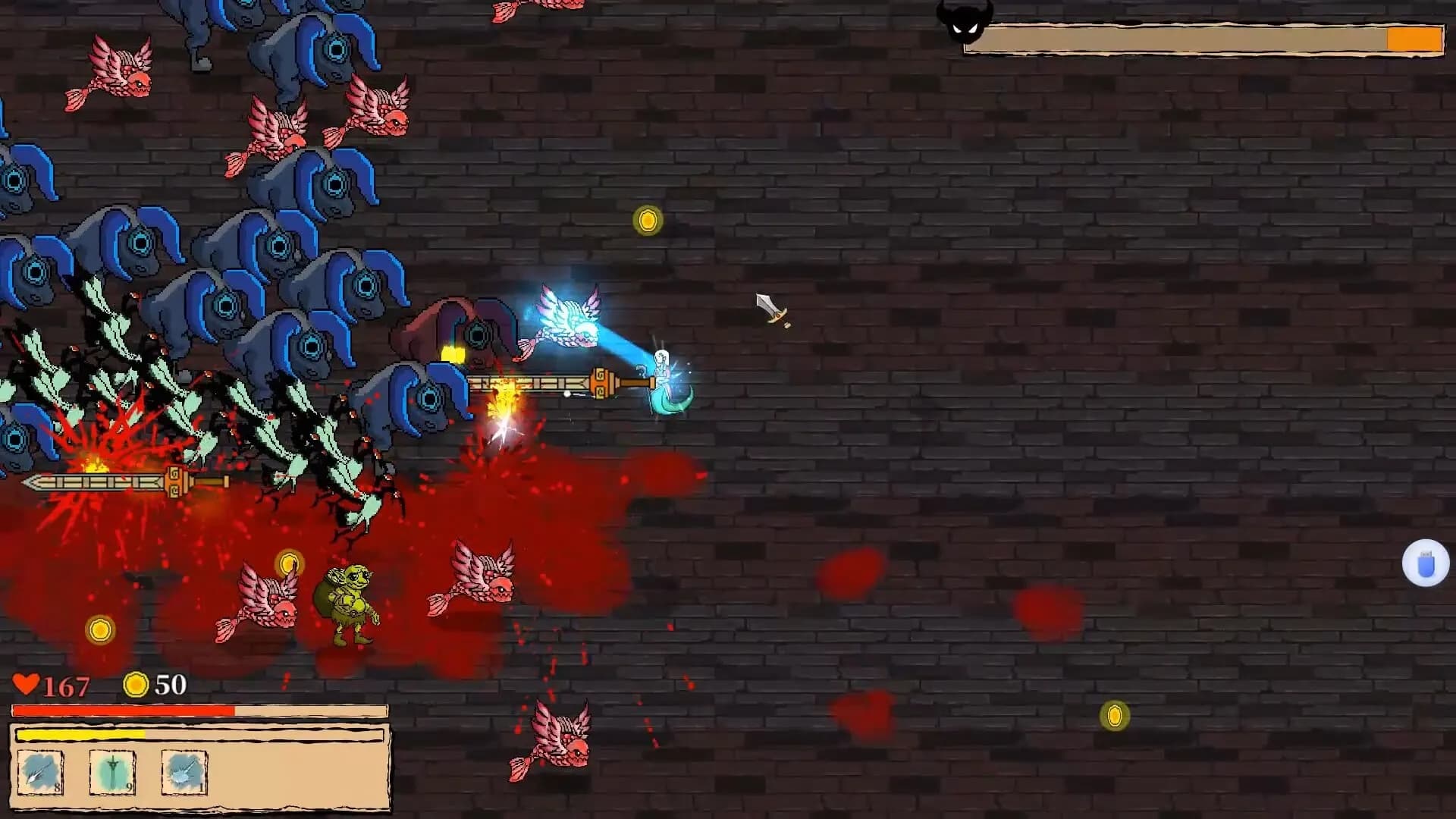Screen dimensions: 1456x819
Task: Collect the floating coin above the mermaid
Action: tap(648, 220)
